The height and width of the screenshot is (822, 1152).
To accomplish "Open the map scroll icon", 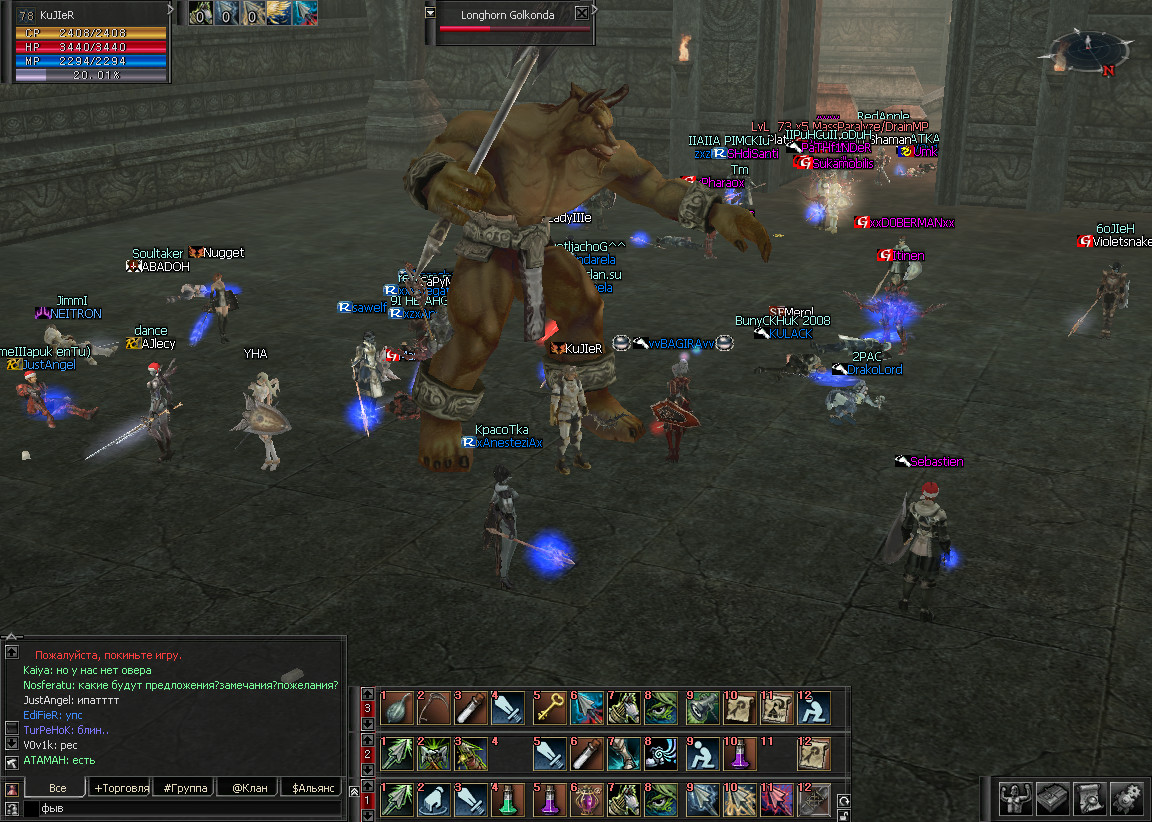I will coord(1090,796).
